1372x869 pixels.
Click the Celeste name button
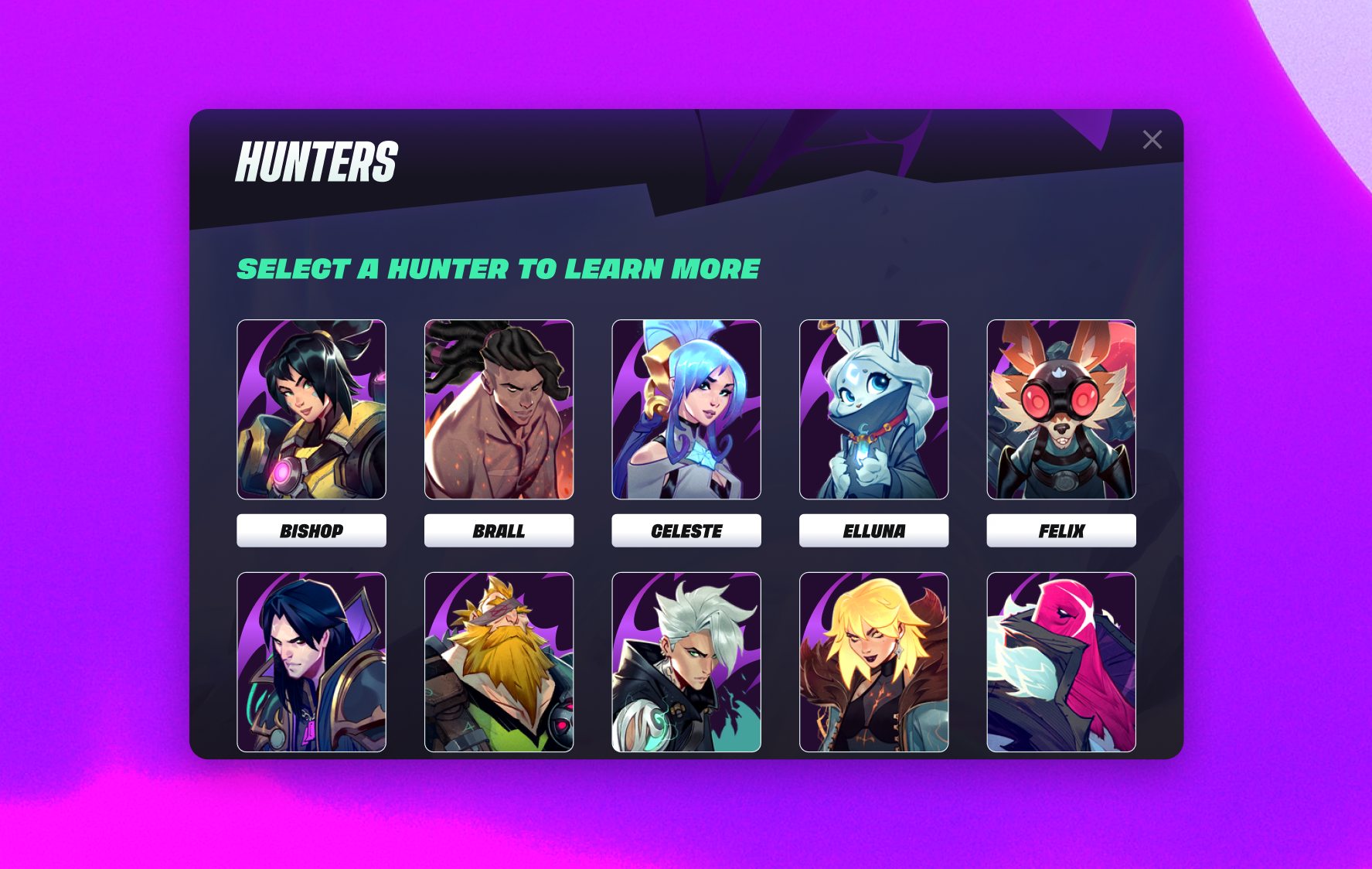[x=686, y=531]
